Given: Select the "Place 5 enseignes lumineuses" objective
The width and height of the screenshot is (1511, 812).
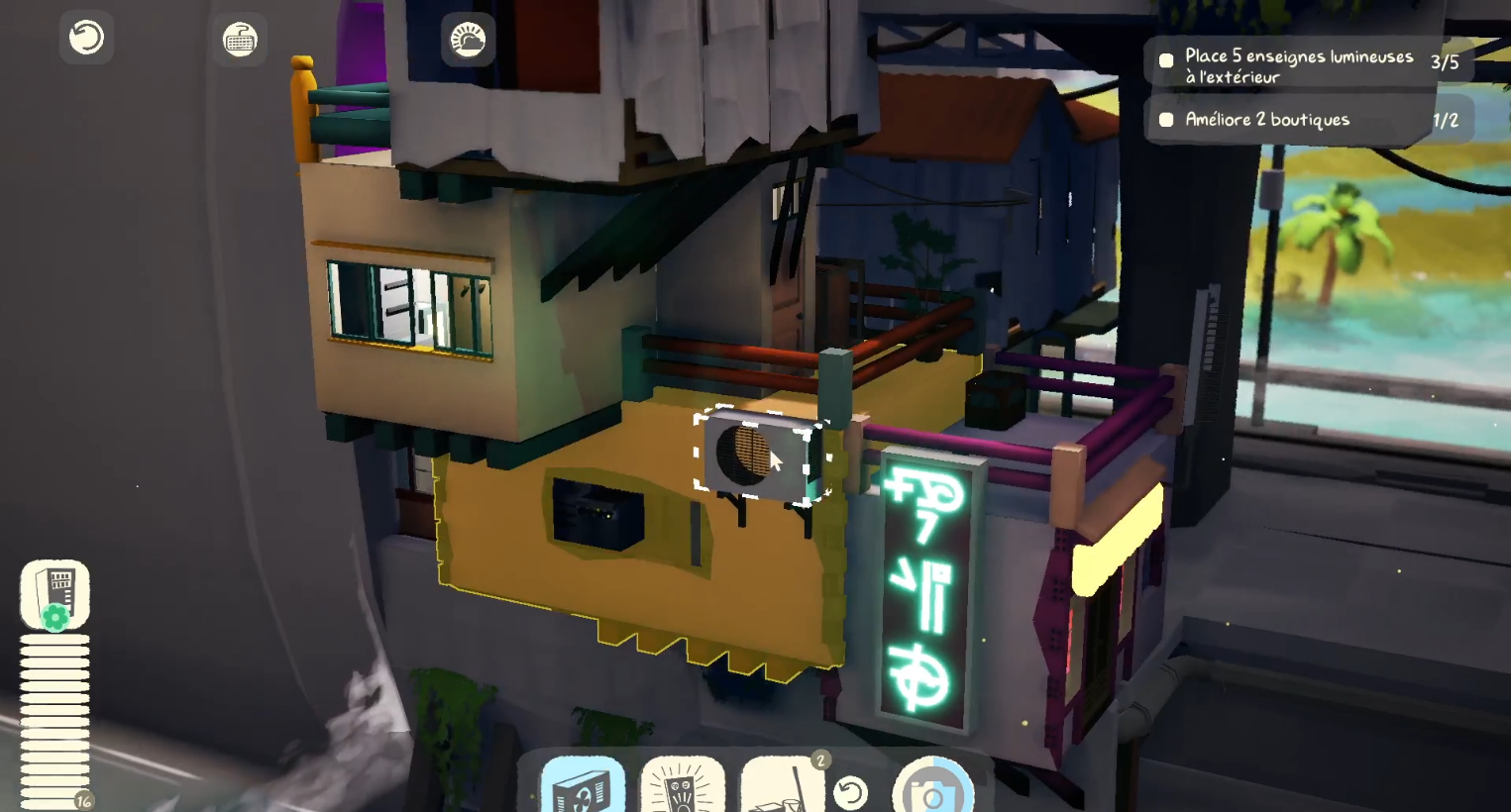Looking at the screenshot, I should pyautogui.click(x=1299, y=65).
